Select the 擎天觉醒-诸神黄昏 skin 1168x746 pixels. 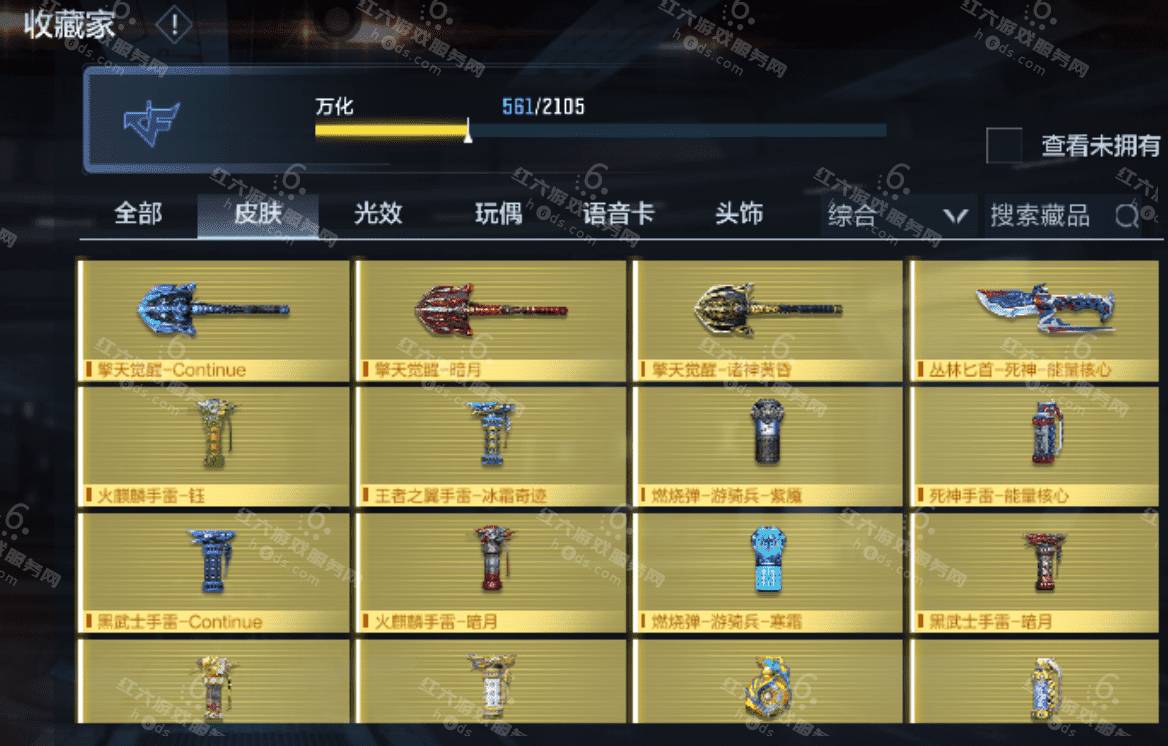(x=768, y=320)
